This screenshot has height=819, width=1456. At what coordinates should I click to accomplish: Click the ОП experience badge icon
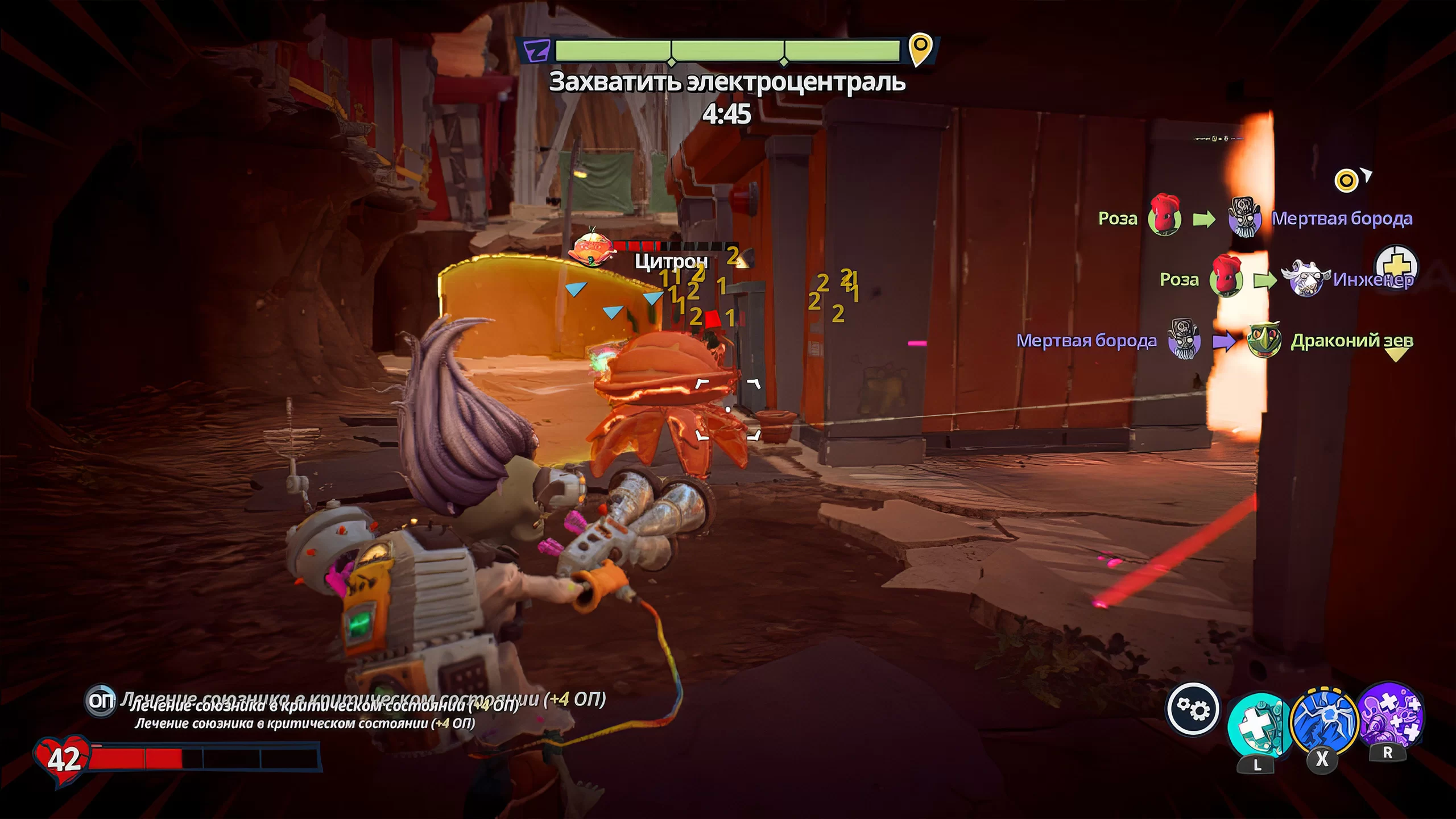[101, 701]
